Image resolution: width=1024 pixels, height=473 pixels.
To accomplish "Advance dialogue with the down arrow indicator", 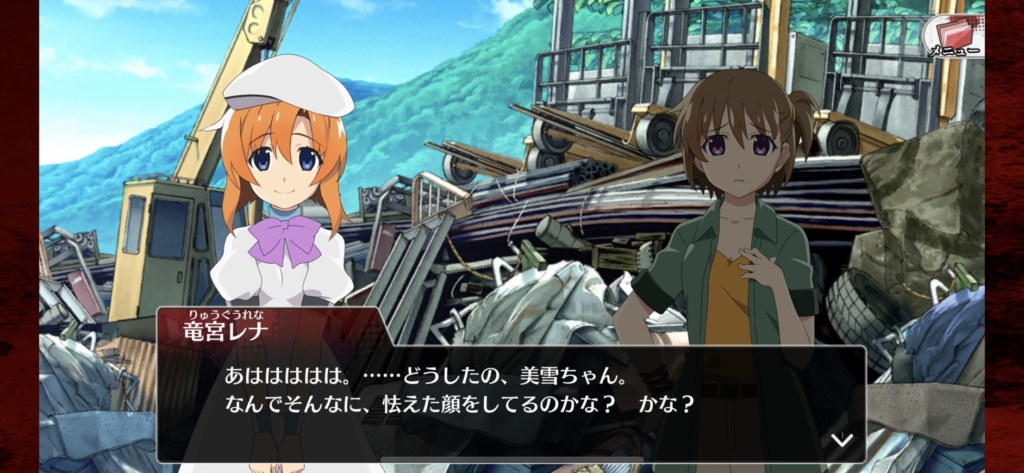I will [842, 440].
